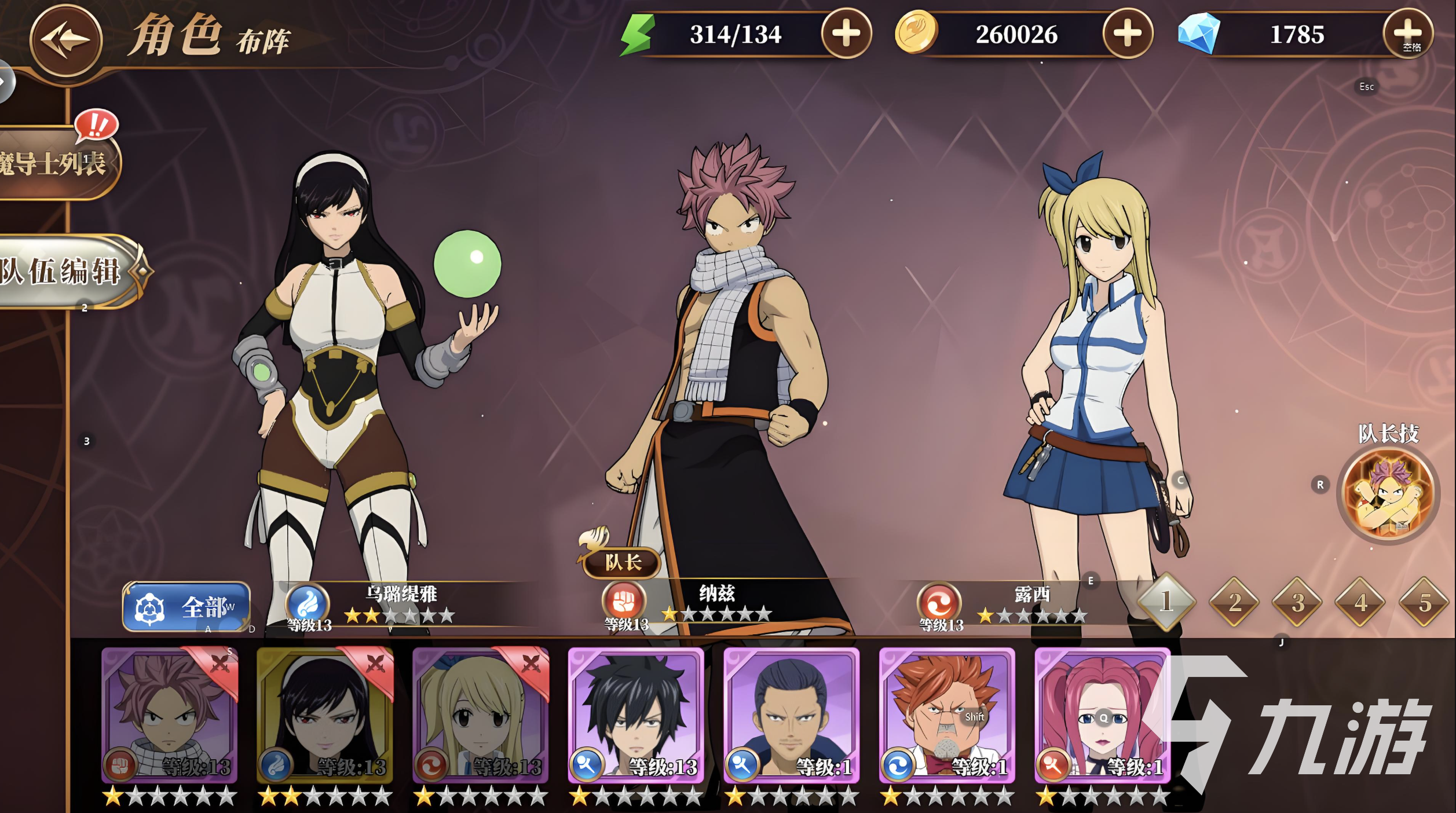Remove pink-haired Natsu card from roster
The height and width of the screenshot is (813, 1456).
219,664
